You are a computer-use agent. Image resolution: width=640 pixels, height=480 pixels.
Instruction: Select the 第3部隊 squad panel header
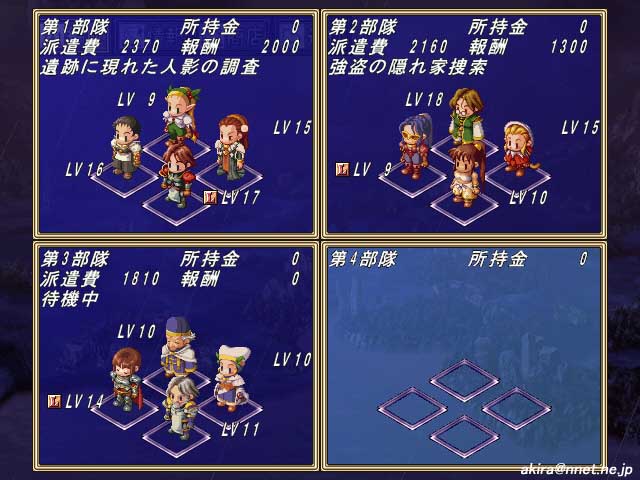tap(66, 259)
